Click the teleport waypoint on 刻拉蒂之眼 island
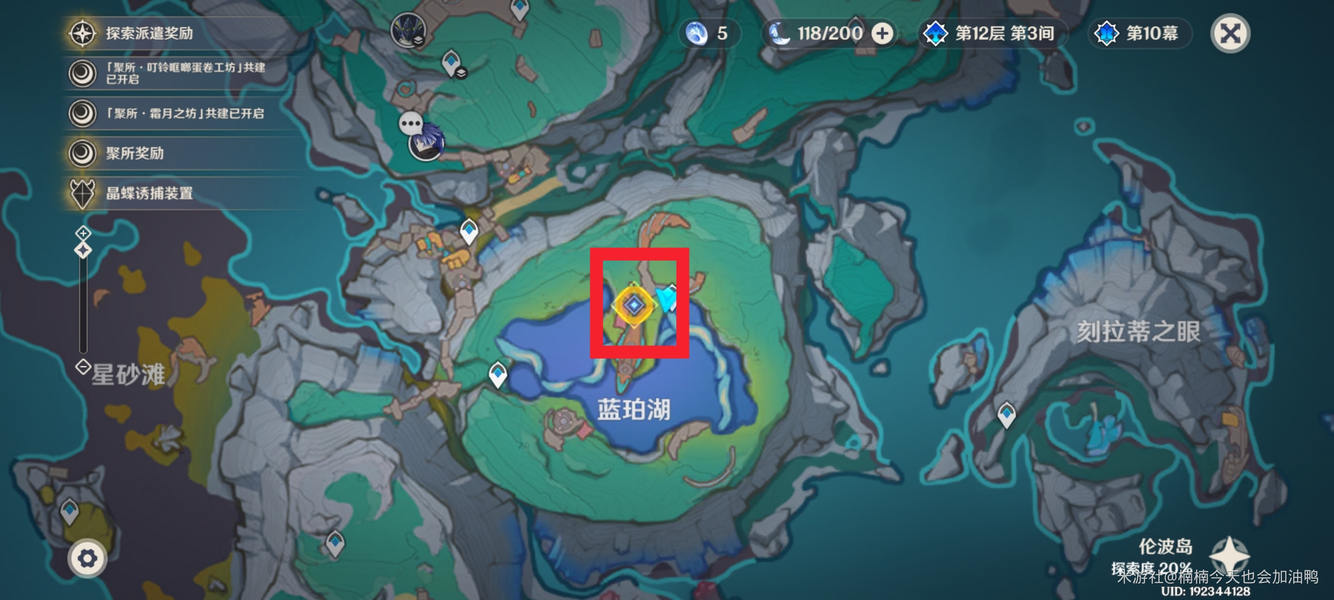 (1007, 413)
